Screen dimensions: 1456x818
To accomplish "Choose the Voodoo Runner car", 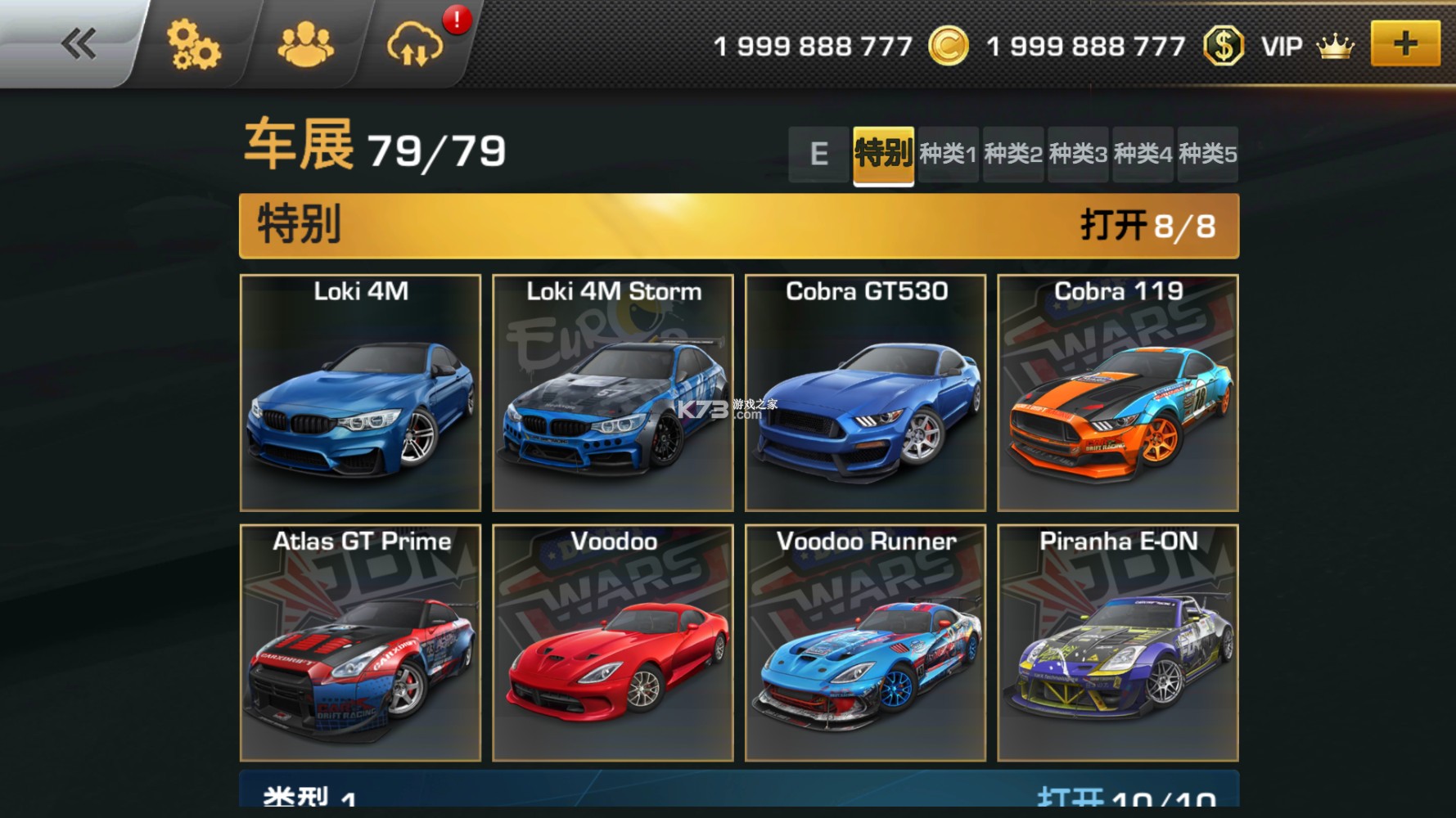I will 865,643.
